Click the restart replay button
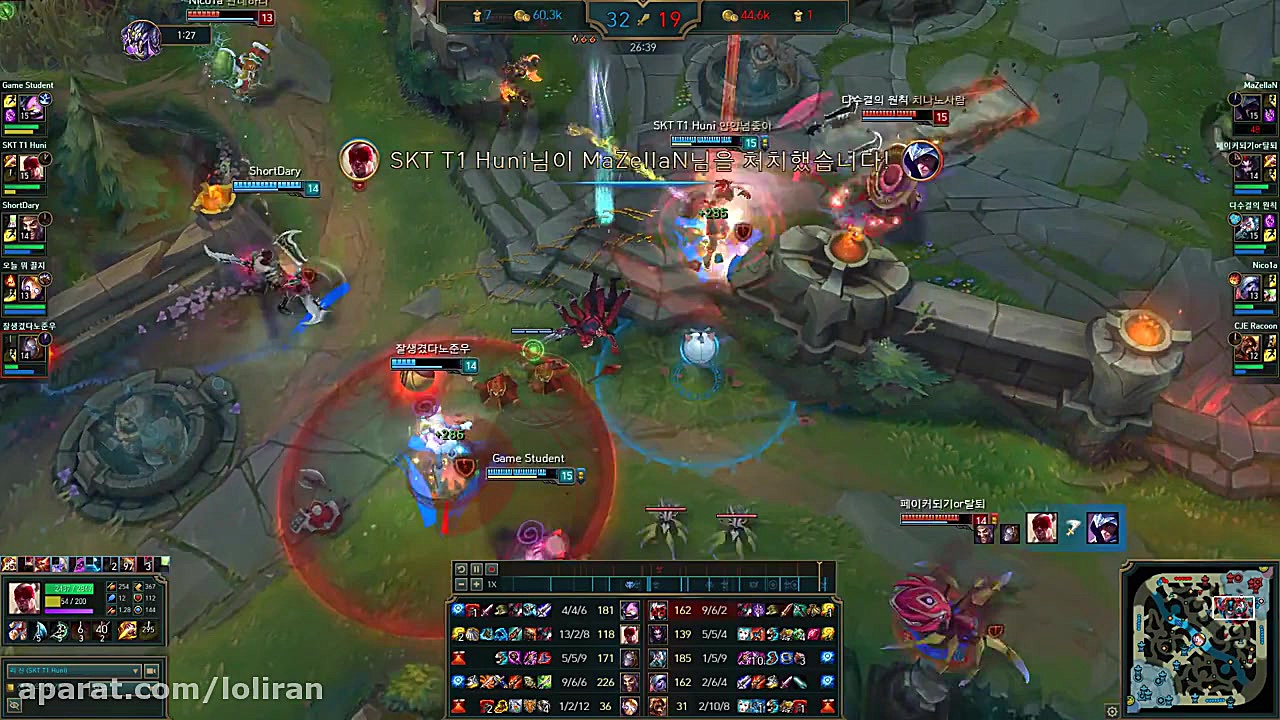The height and width of the screenshot is (720, 1280). 461,569
